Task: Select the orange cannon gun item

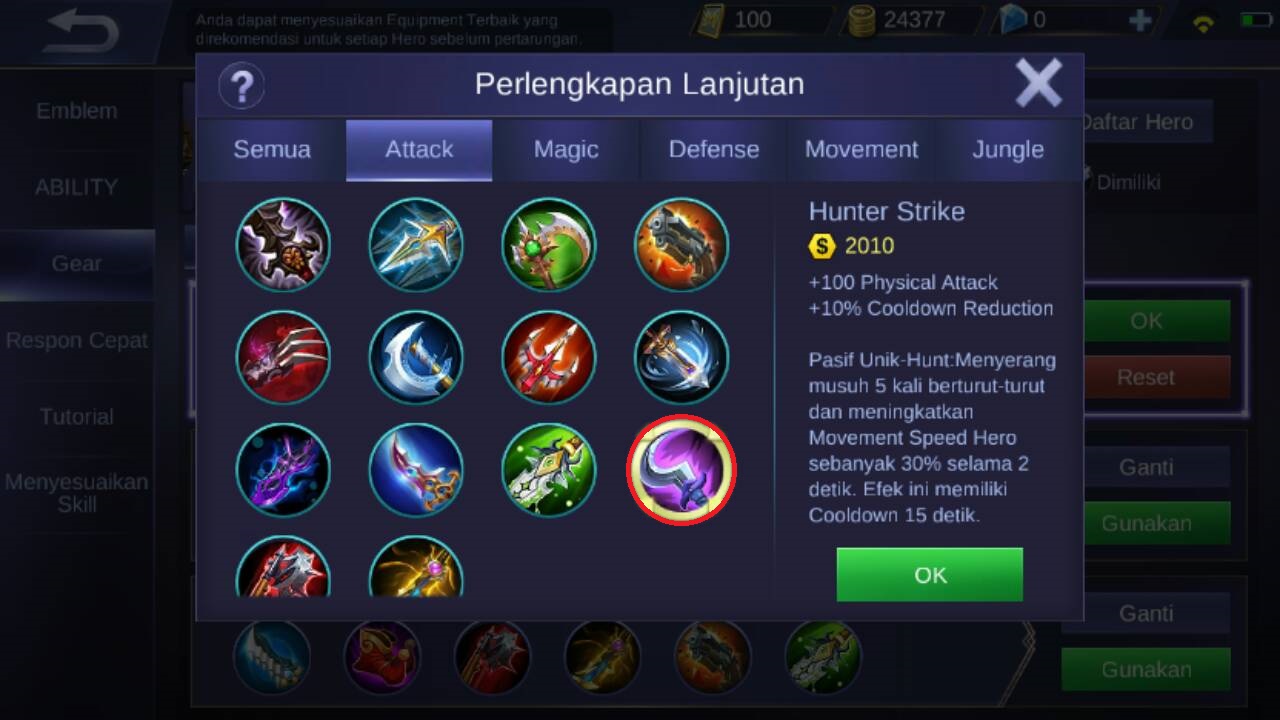Action: (x=681, y=245)
